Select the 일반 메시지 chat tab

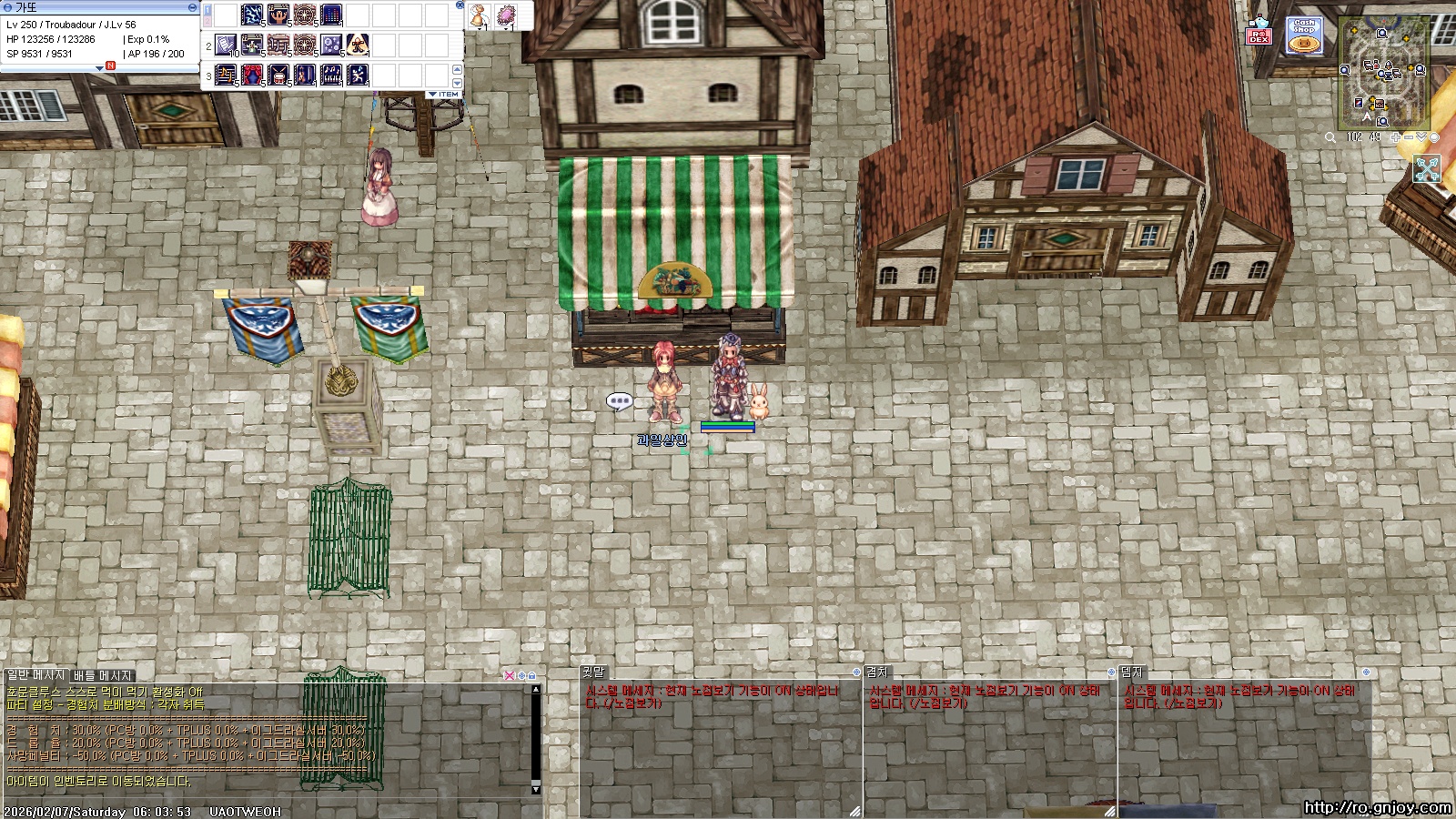[x=36, y=675]
